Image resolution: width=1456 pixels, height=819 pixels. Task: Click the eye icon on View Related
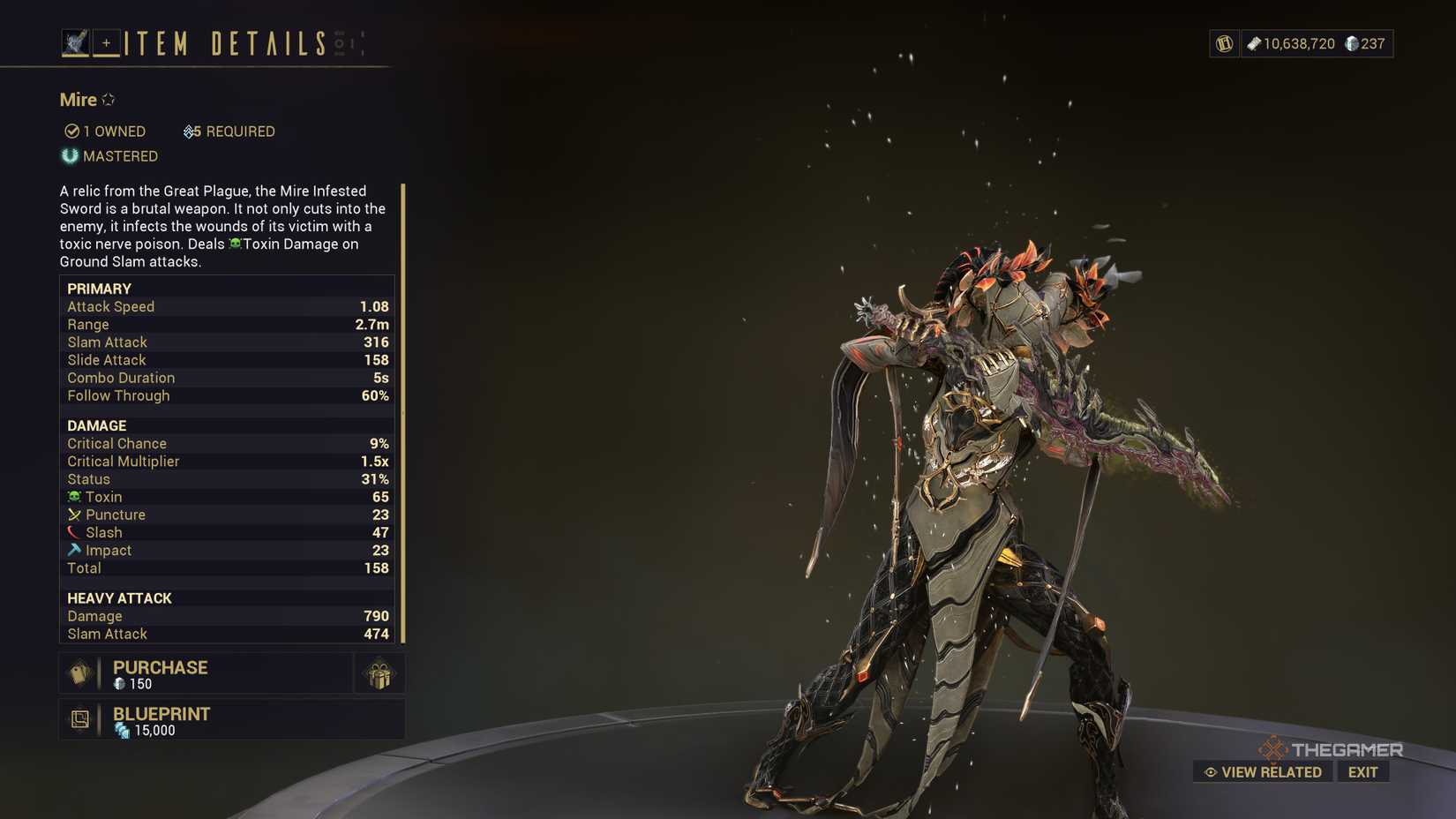tap(1210, 771)
